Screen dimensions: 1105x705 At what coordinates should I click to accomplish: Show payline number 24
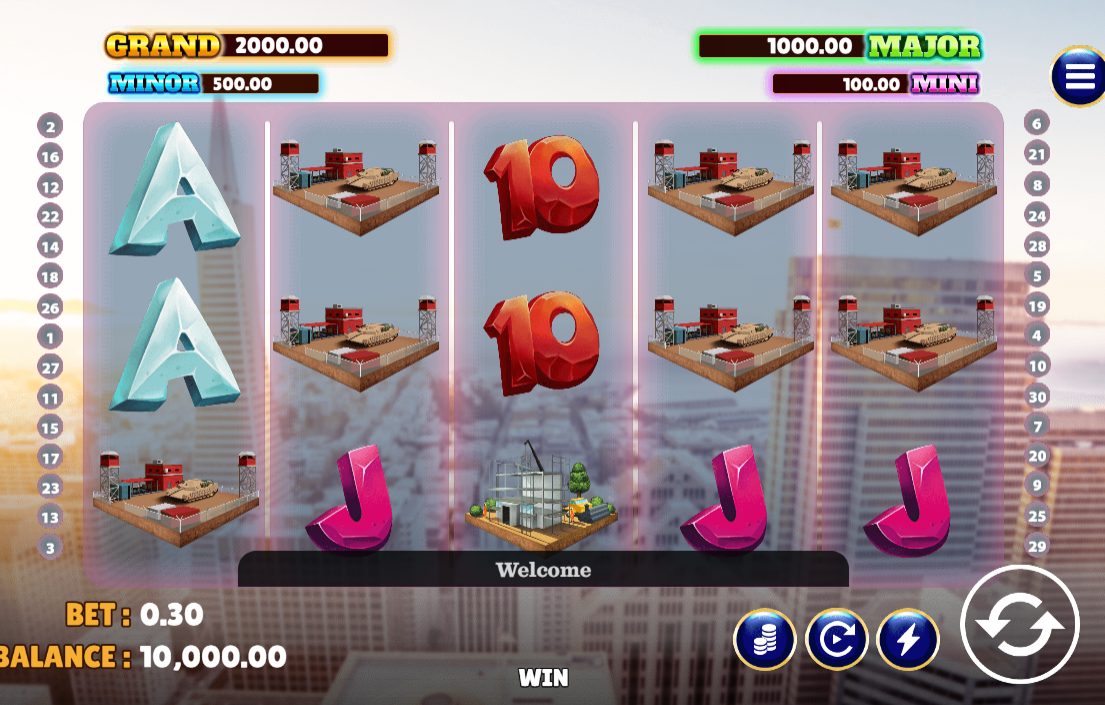tap(1037, 215)
